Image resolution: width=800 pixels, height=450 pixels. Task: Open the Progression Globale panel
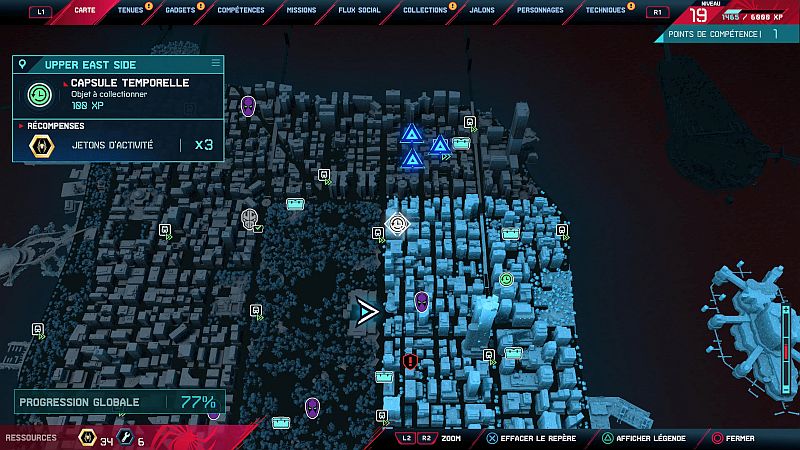tap(118, 403)
